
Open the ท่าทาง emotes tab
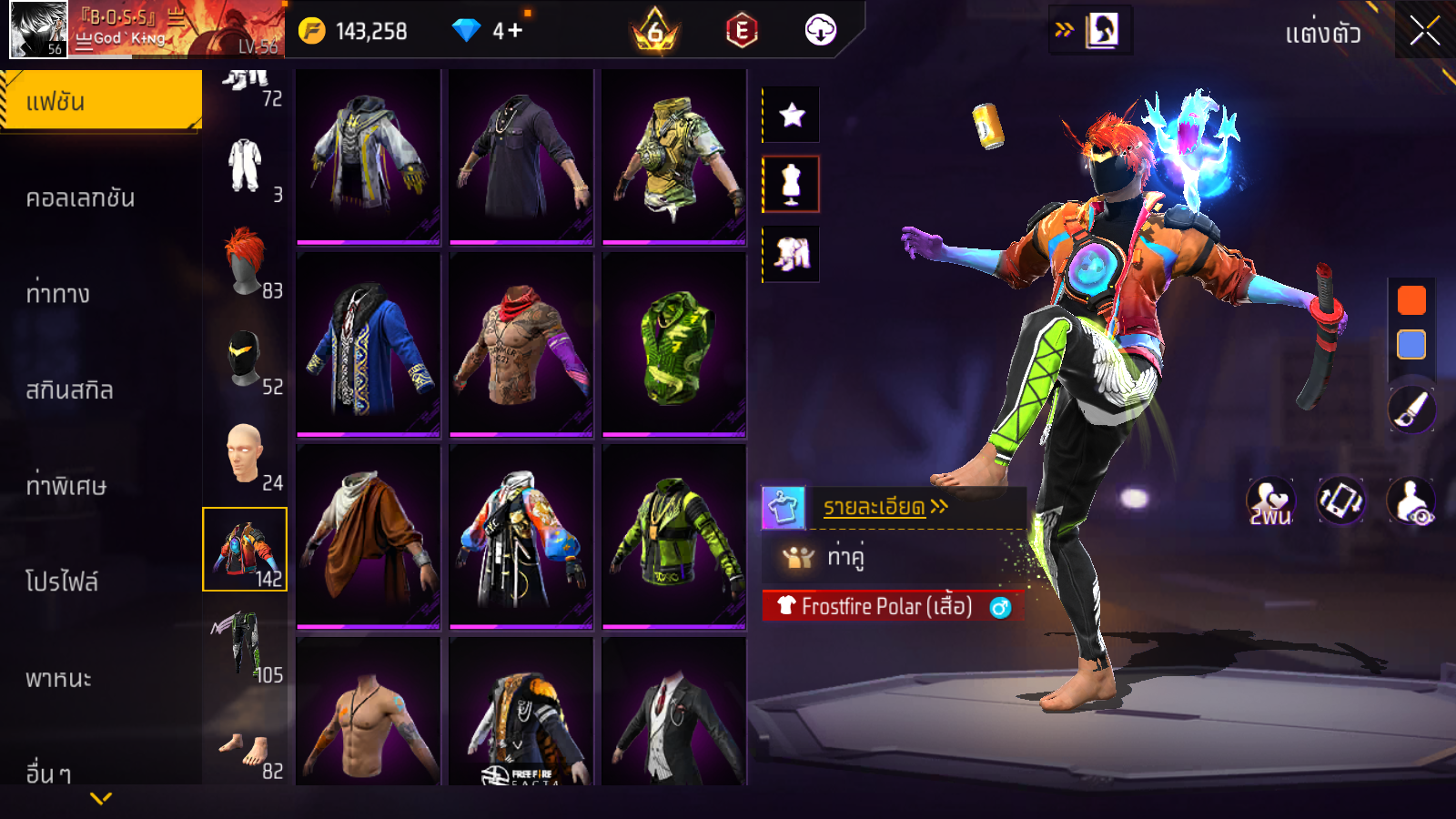coord(58,293)
